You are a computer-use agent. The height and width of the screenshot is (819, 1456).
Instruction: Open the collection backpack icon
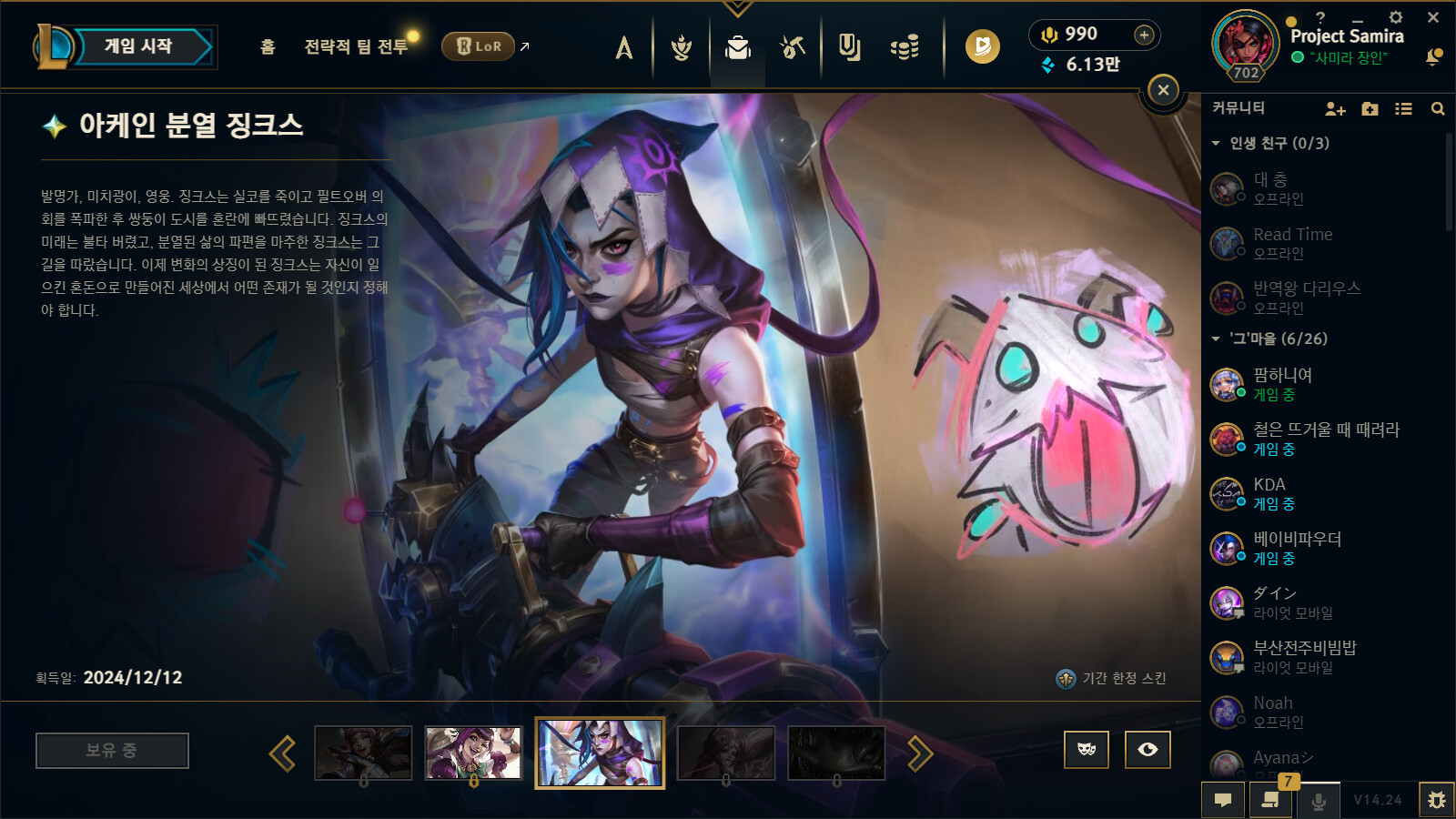point(737,47)
